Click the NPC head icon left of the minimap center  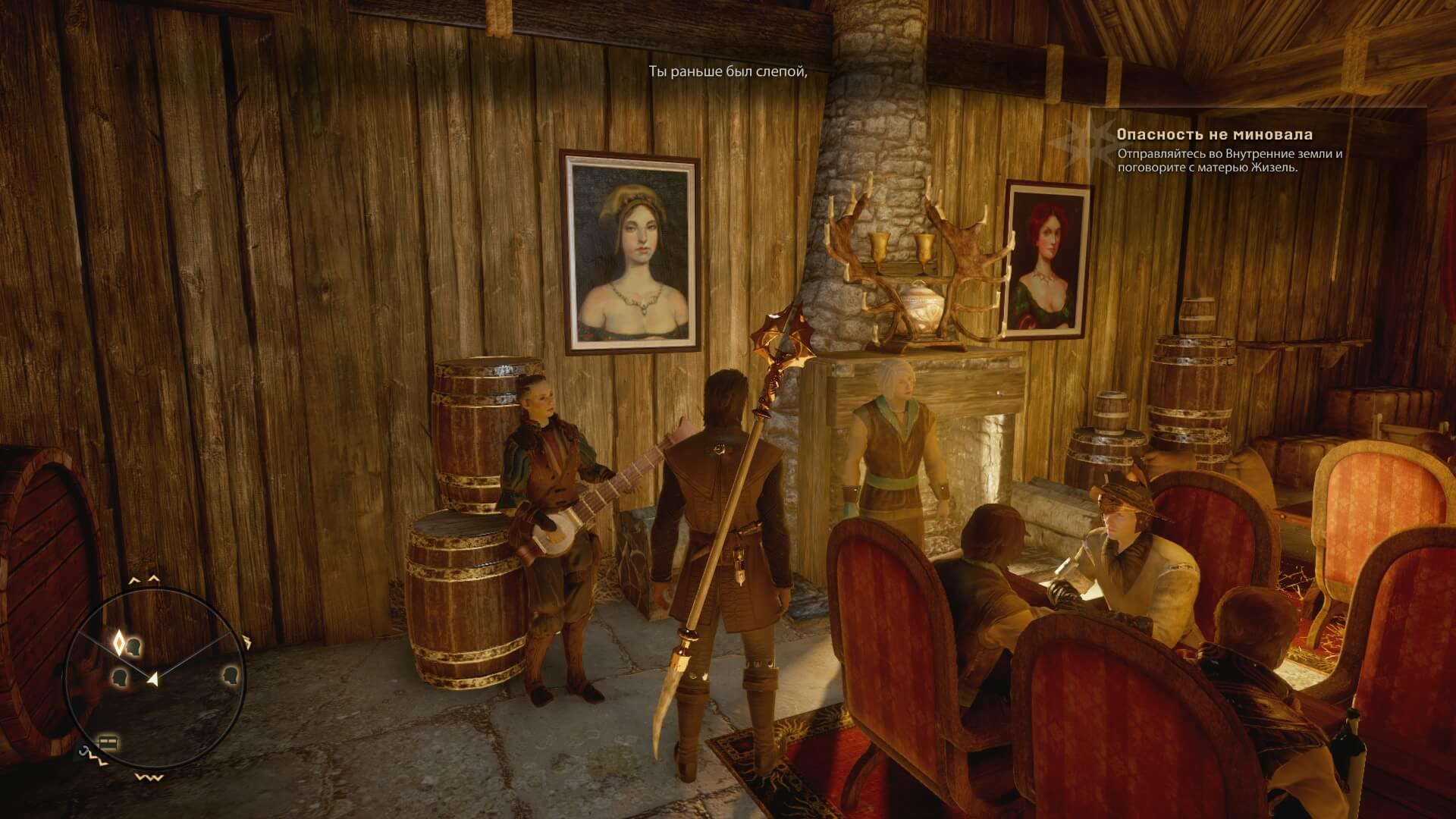[x=119, y=677]
